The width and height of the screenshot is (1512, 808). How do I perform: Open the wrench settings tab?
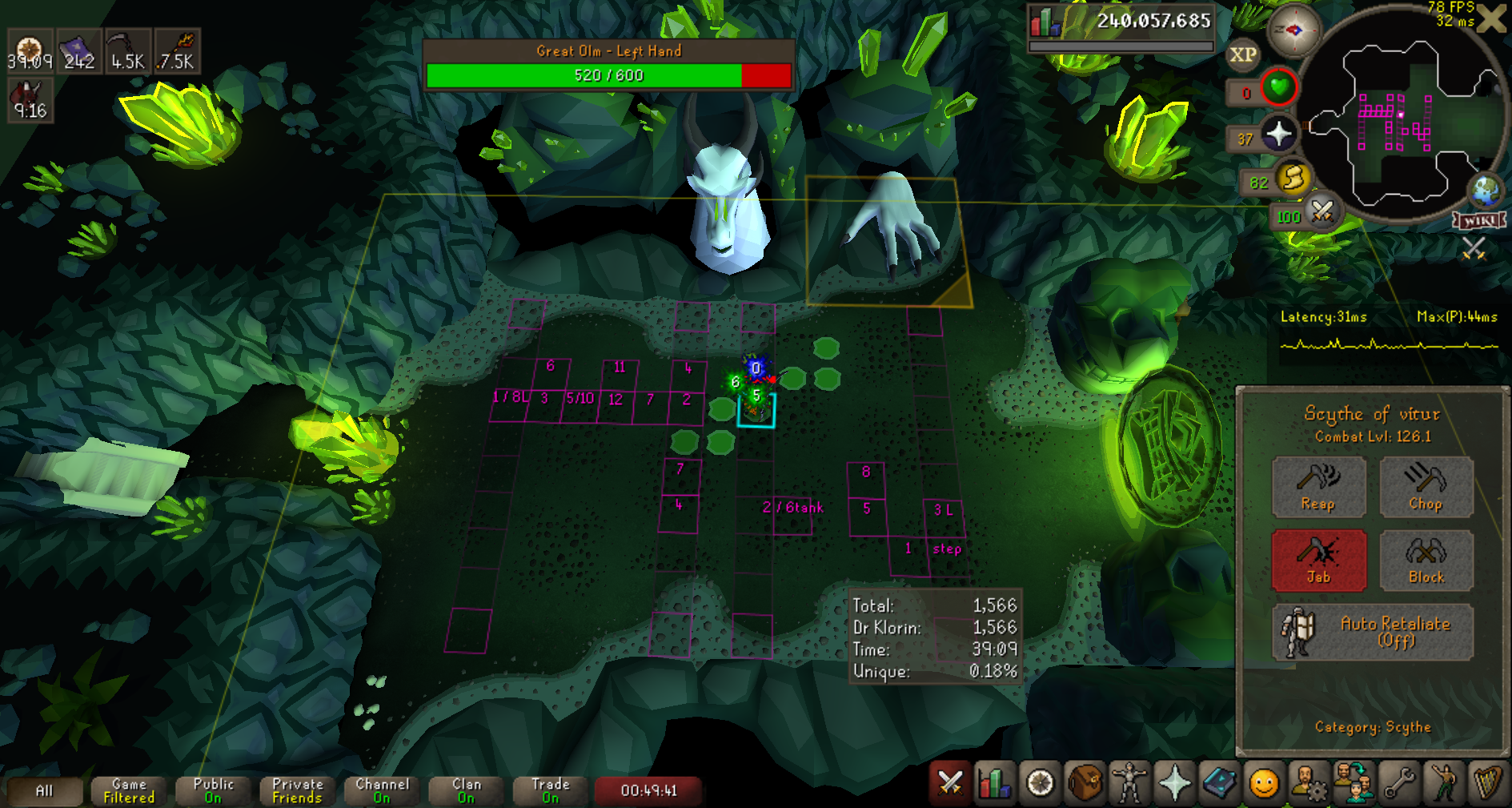tap(1399, 782)
